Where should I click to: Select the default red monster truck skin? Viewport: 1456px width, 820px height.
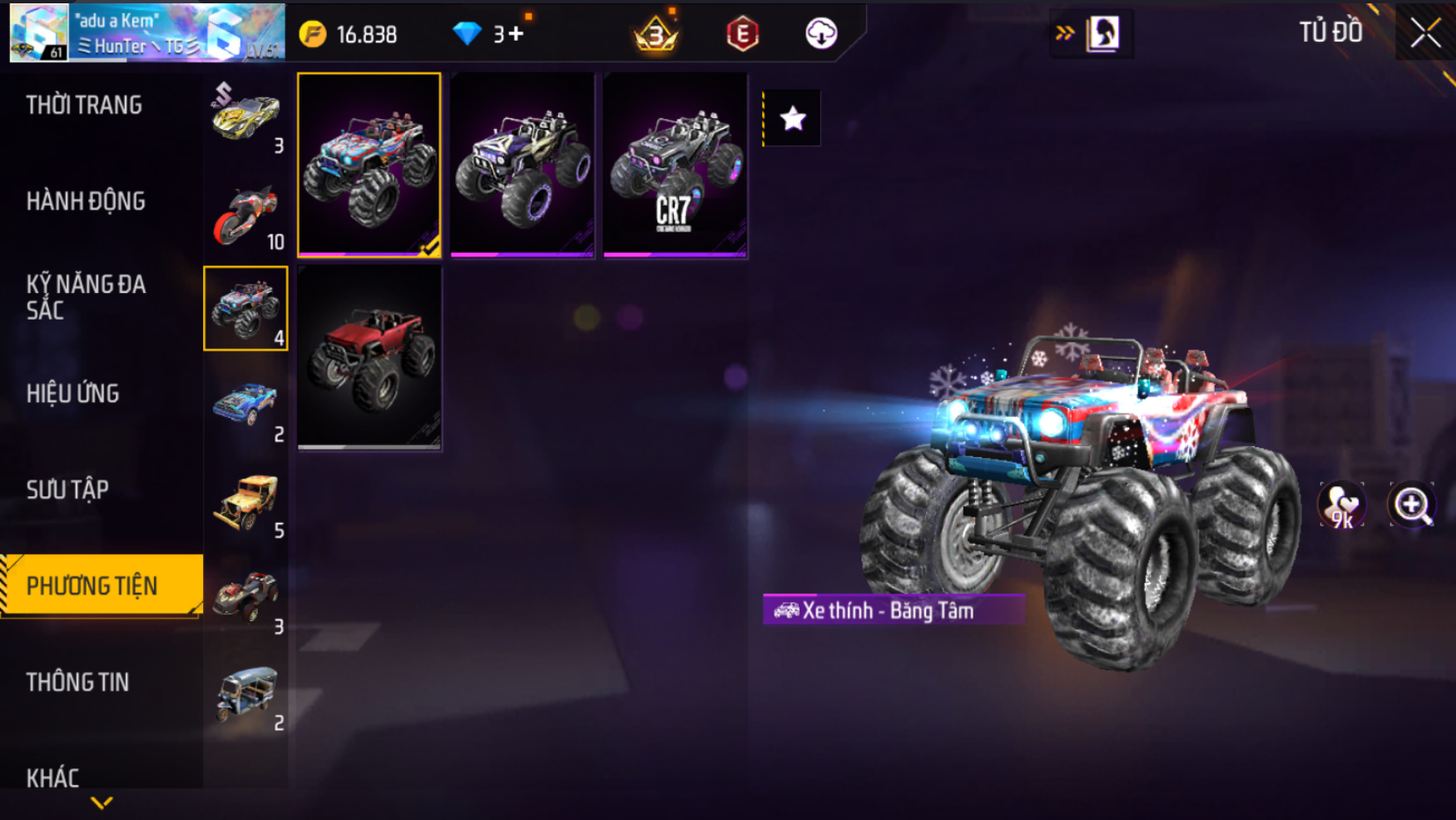click(369, 358)
